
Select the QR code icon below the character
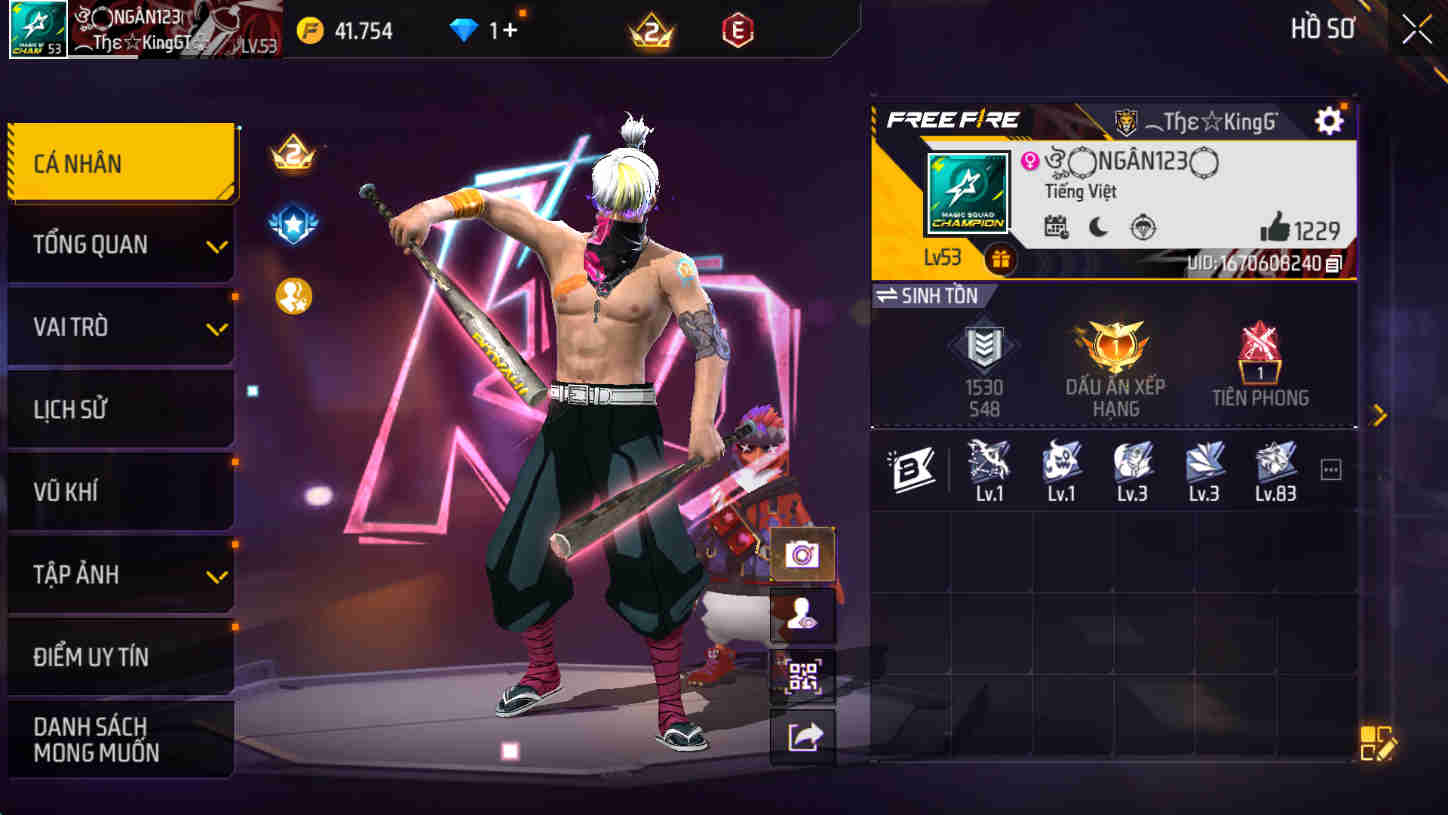pos(803,676)
